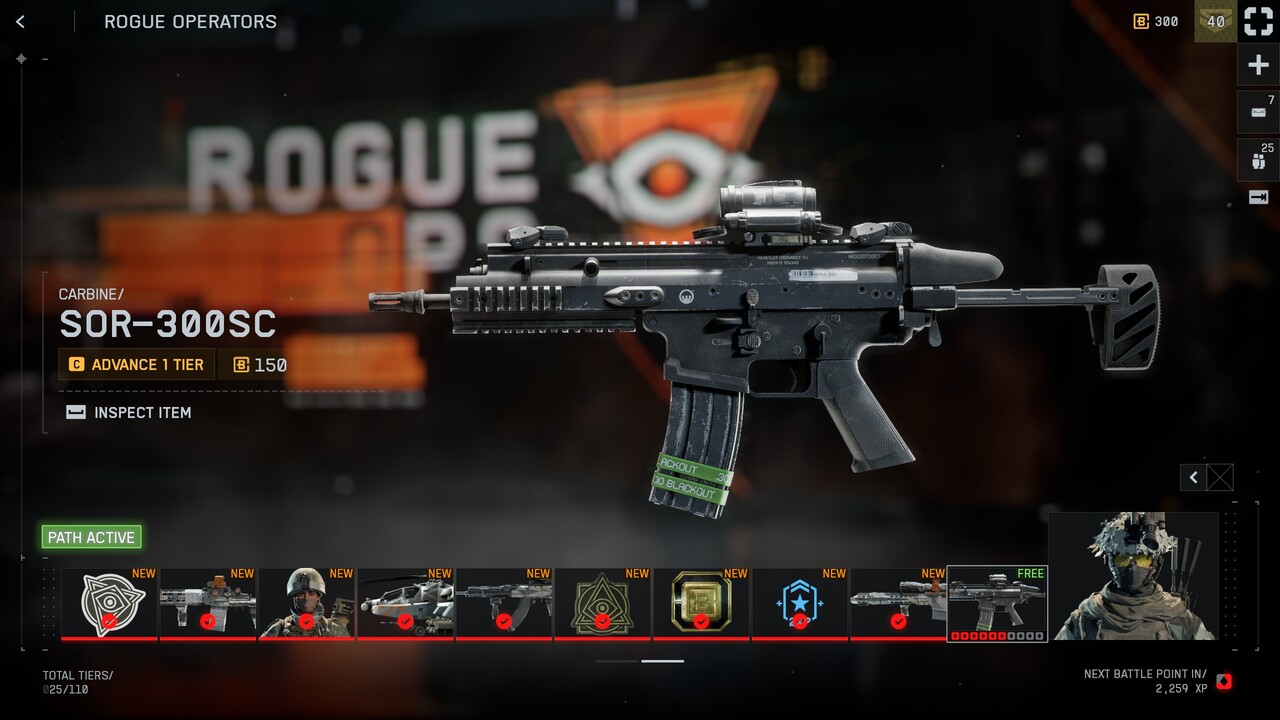This screenshot has width=1280, height=720.
Task: Select the fullscreen brackets icon top right
Action: tap(1257, 21)
